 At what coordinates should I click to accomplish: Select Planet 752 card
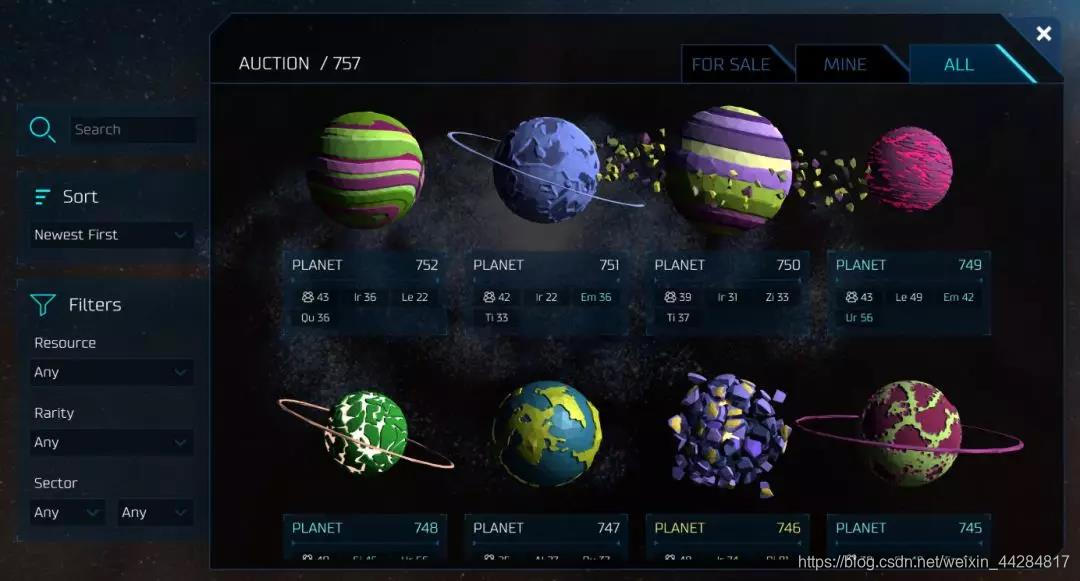tap(365, 290)
